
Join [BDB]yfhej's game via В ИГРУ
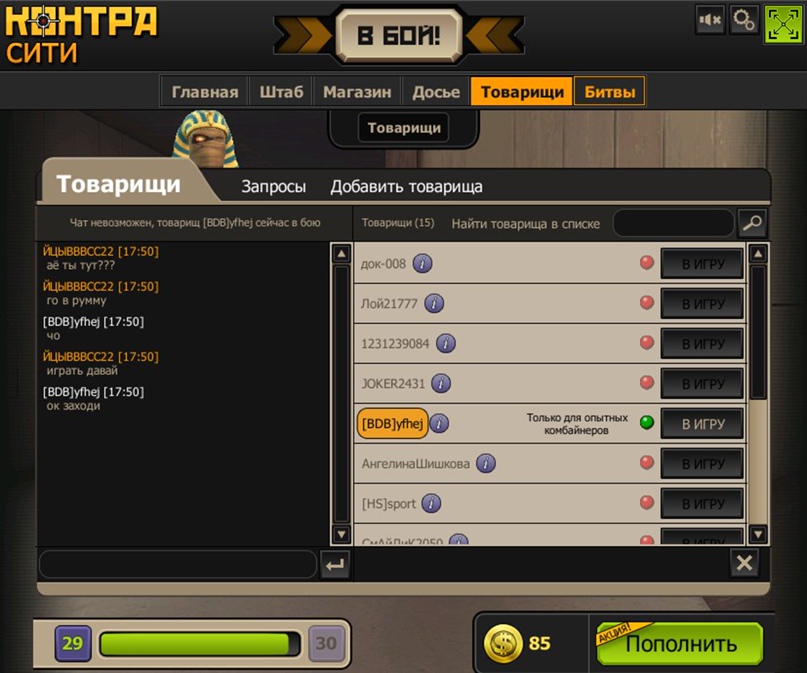tap(702, 424)
